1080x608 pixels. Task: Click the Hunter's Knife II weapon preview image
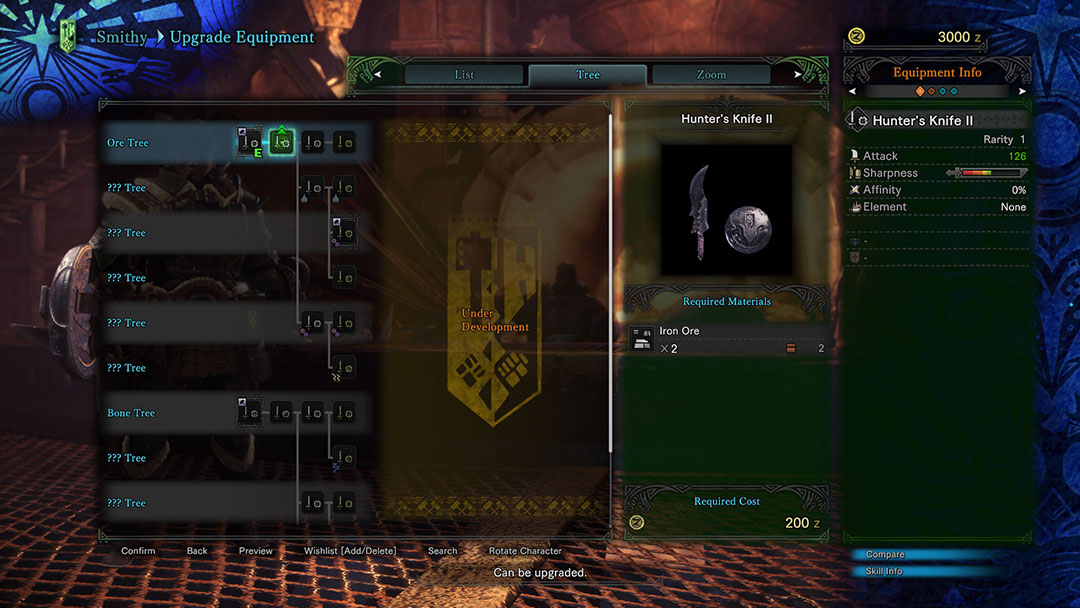(x=726, y=210)
